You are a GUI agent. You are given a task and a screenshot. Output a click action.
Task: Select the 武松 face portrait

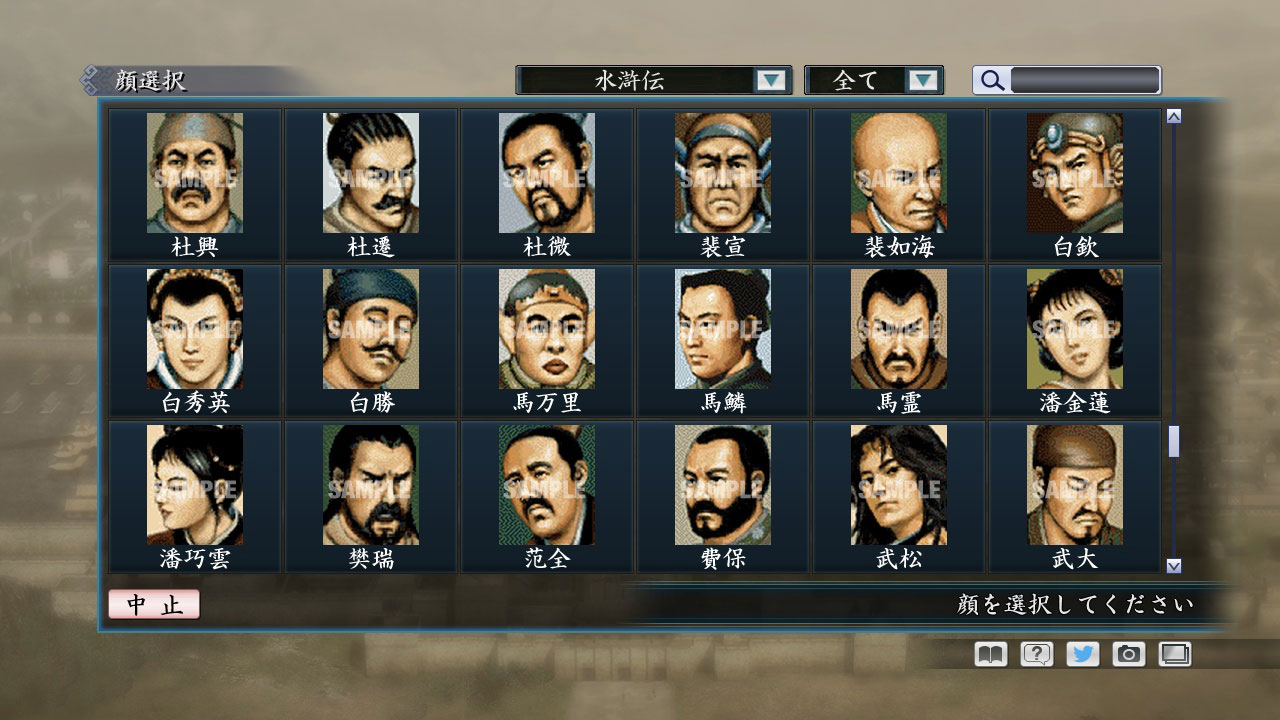[x=897, y=483]
